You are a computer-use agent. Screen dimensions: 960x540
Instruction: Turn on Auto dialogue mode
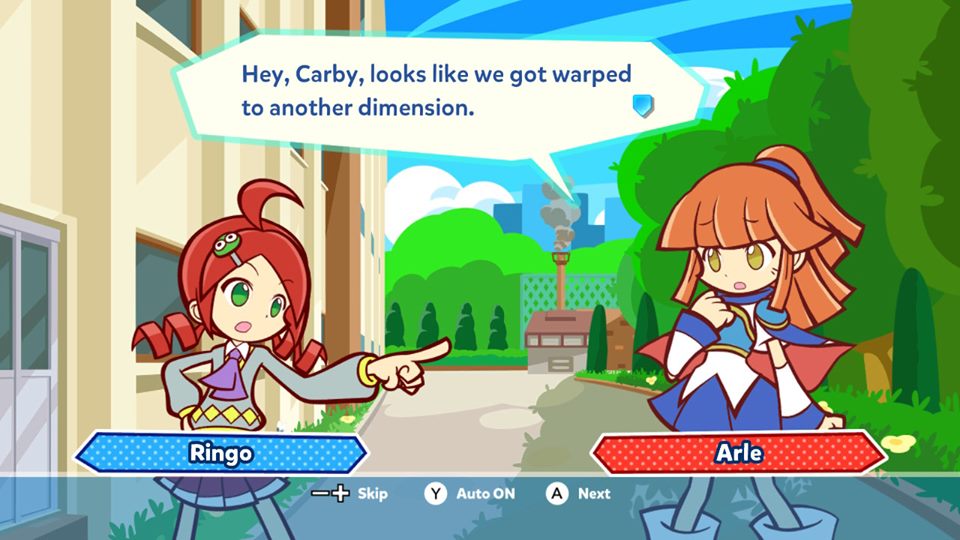[470, 493]
